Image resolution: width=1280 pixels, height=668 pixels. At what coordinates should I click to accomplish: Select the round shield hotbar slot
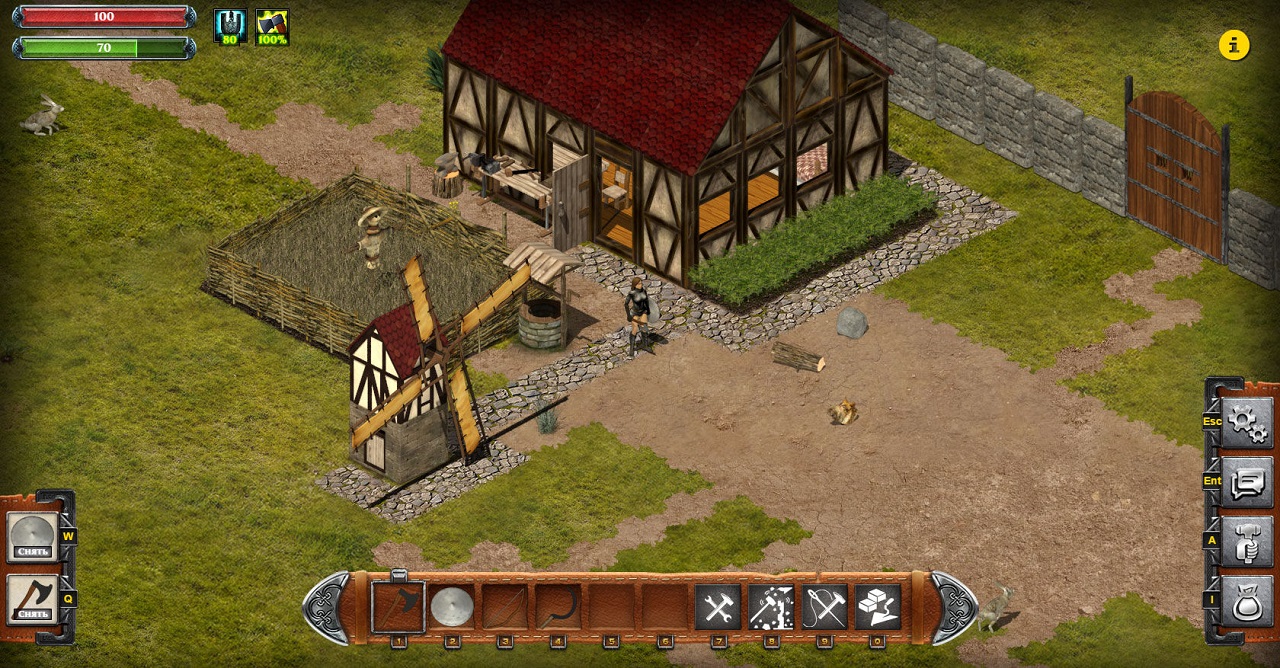pos(452,607)
